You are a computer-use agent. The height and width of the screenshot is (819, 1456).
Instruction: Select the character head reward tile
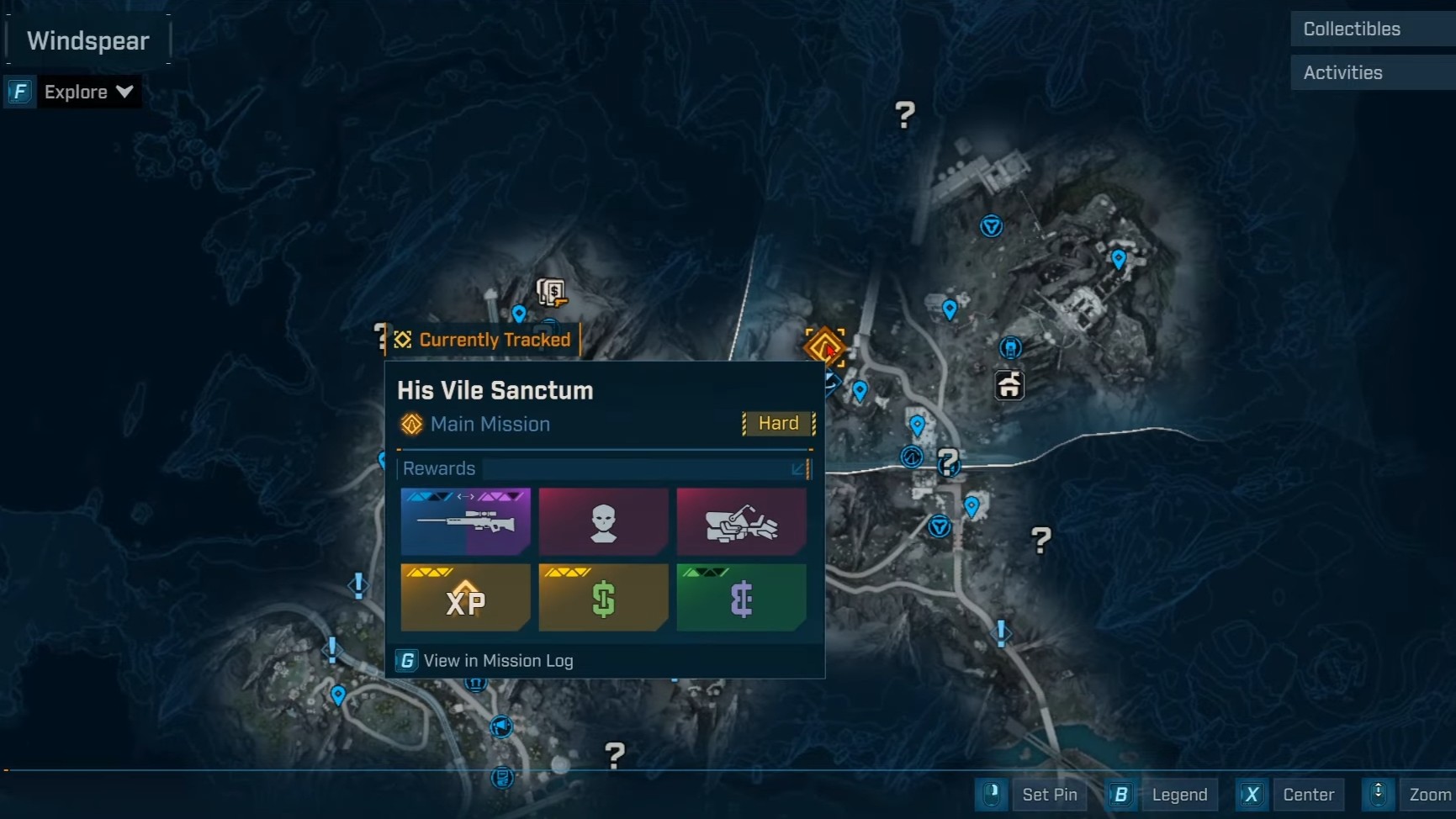tap(603, 521)
